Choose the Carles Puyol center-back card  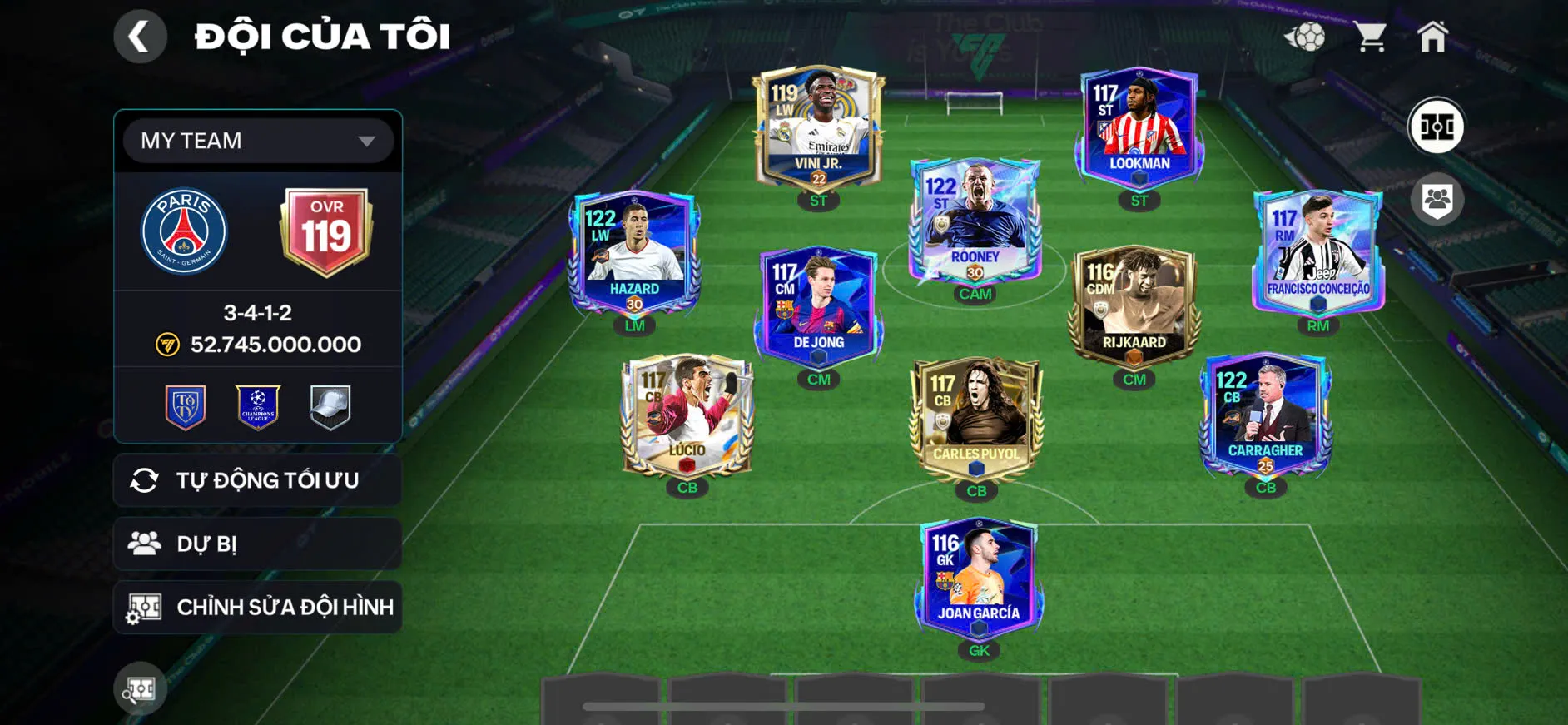[975, 418]
